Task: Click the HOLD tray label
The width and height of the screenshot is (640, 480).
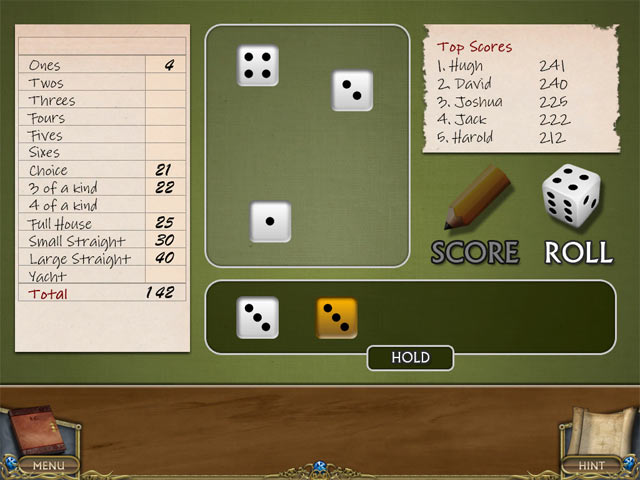Action: (x=410, y=358)
